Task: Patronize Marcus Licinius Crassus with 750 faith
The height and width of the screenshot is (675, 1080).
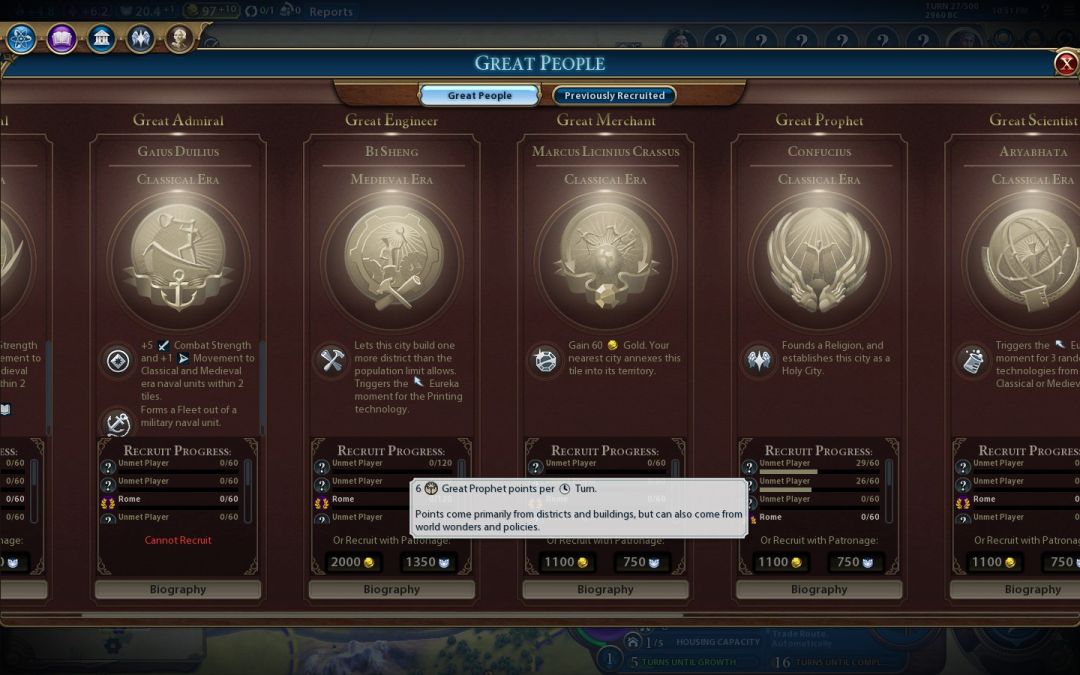Action: (x=640, y=562)
